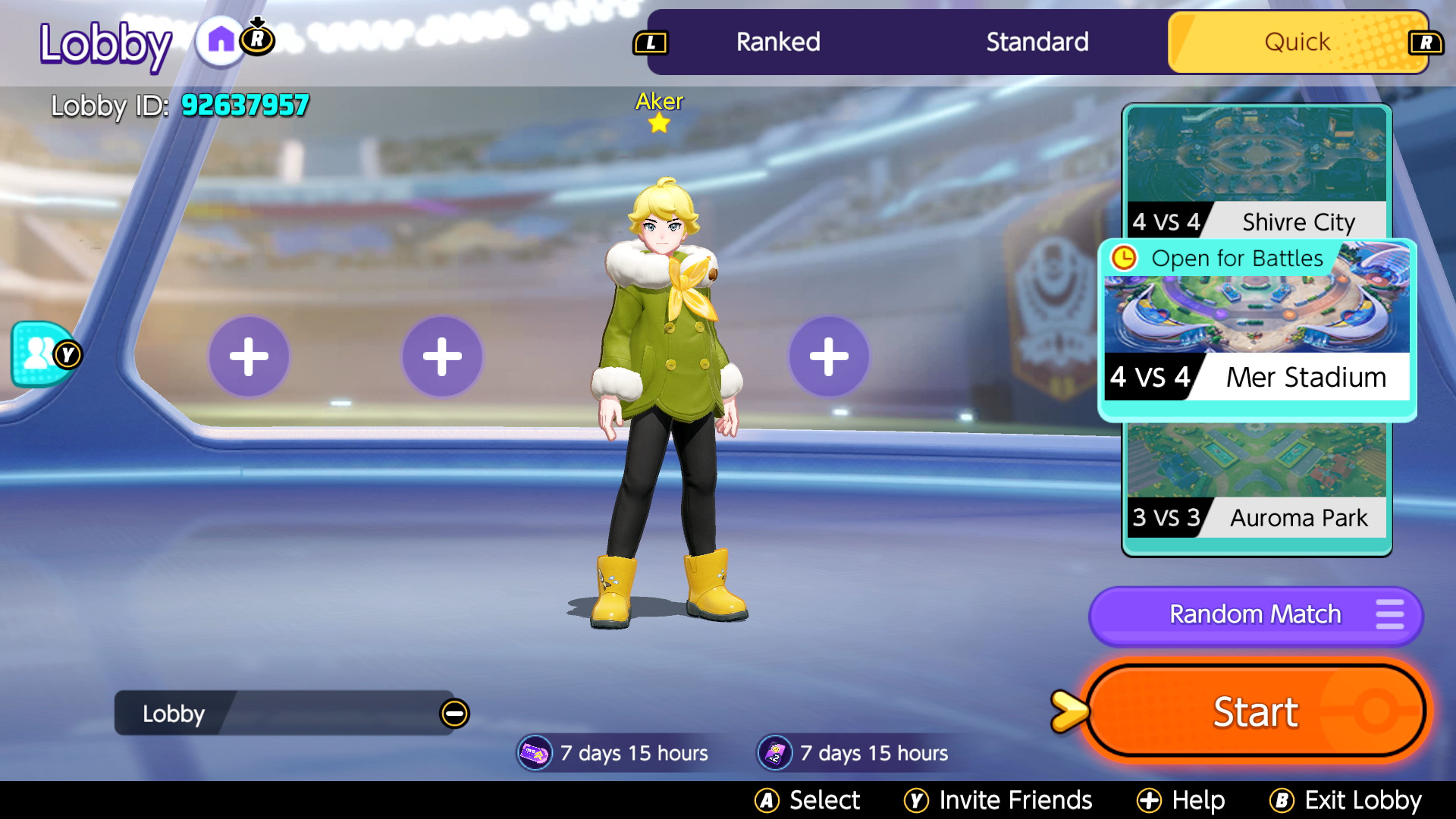Open Help from the bottom bar
This screenshot has width=1456, height=819.
(x=1181, y=800)
